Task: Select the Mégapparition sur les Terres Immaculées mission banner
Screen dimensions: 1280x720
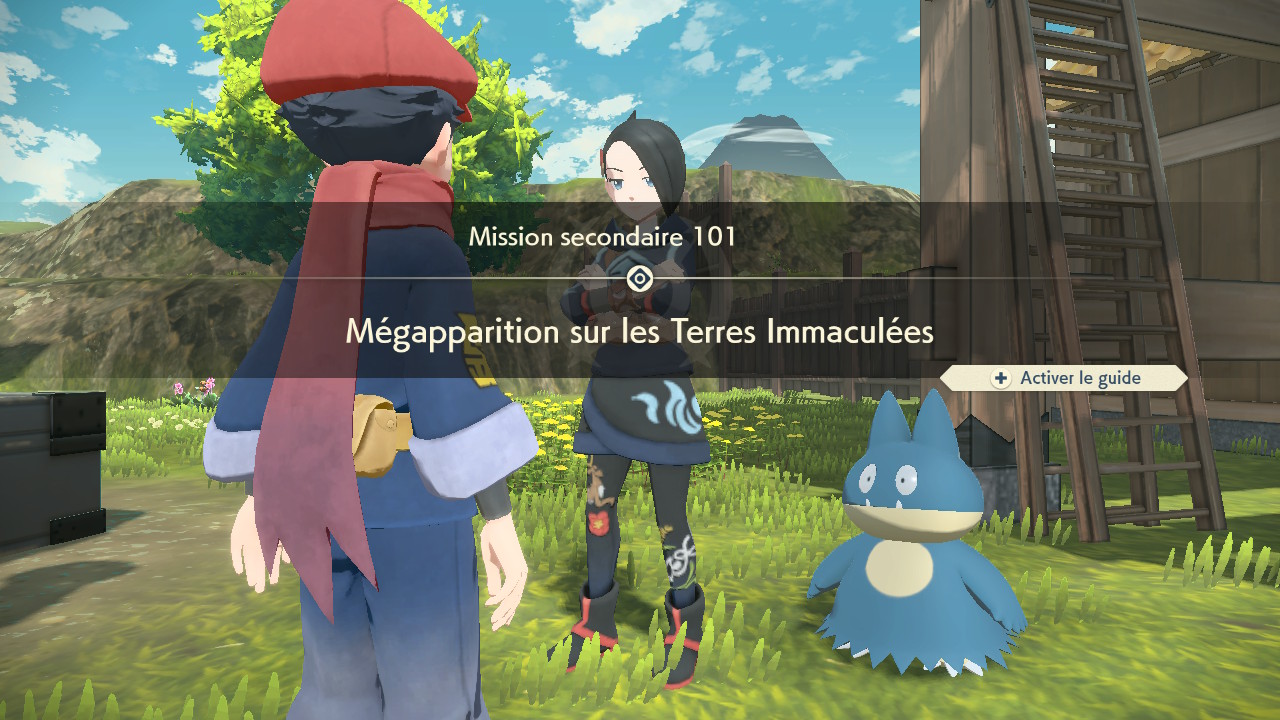Action: pos(639,331)
